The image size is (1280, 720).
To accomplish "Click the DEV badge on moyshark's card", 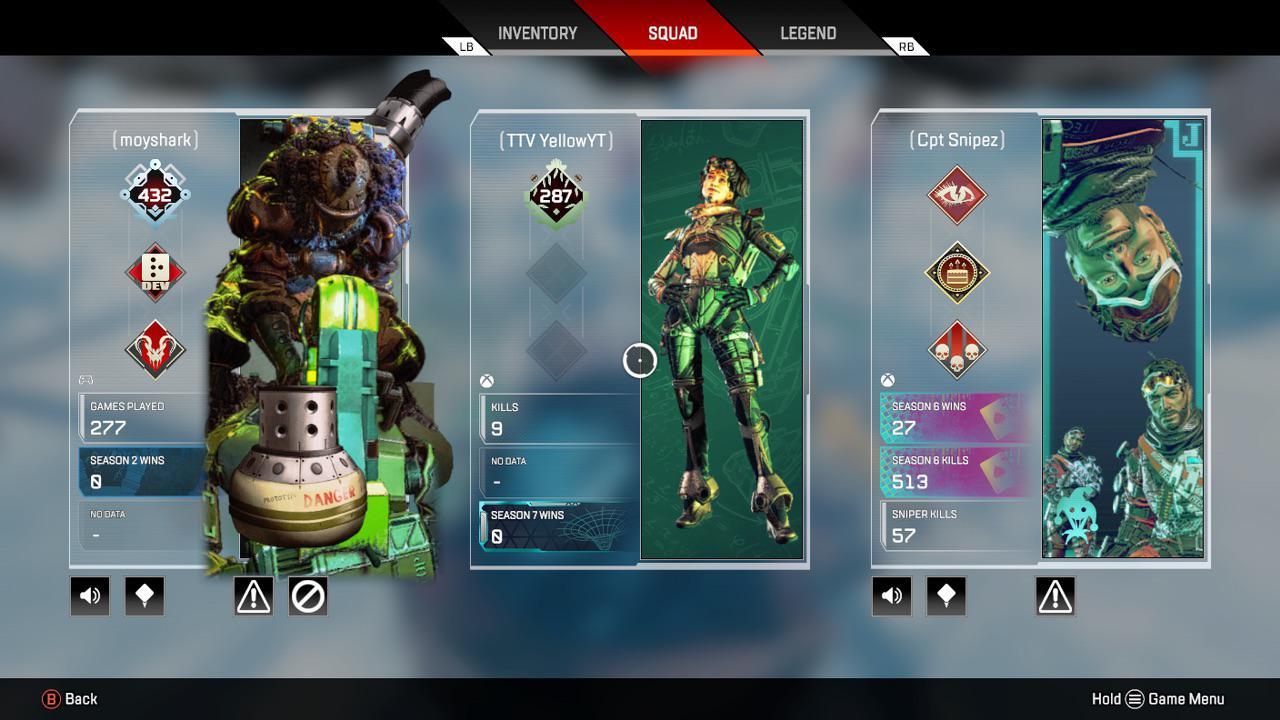I will [155, 270].
